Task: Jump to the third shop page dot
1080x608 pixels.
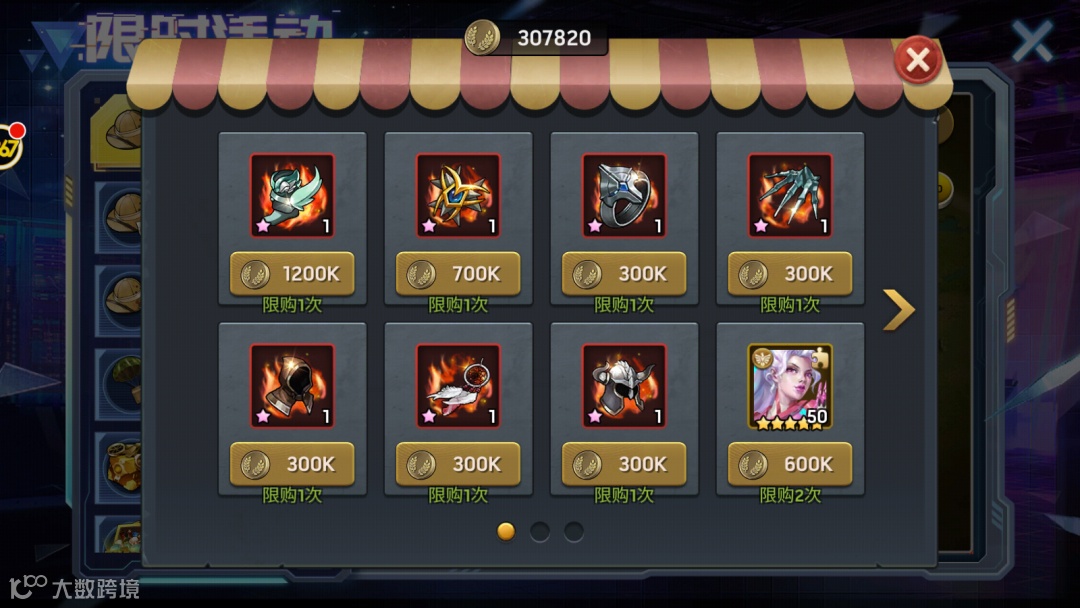Action: [x=574, y=531]
